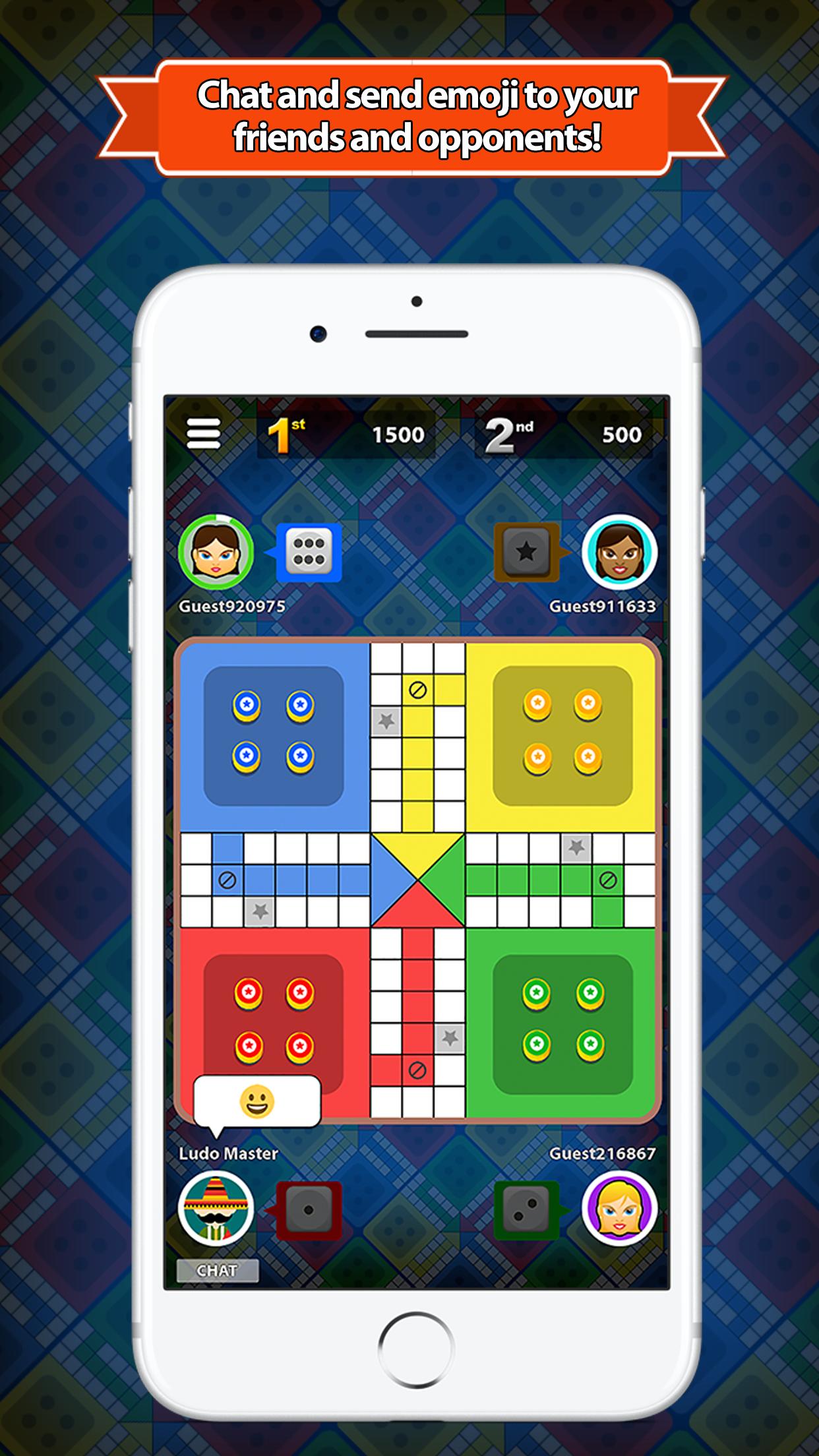Open the hamburger menu
The width and height of the screenshot is (819, 1456).
coord(204,434)
